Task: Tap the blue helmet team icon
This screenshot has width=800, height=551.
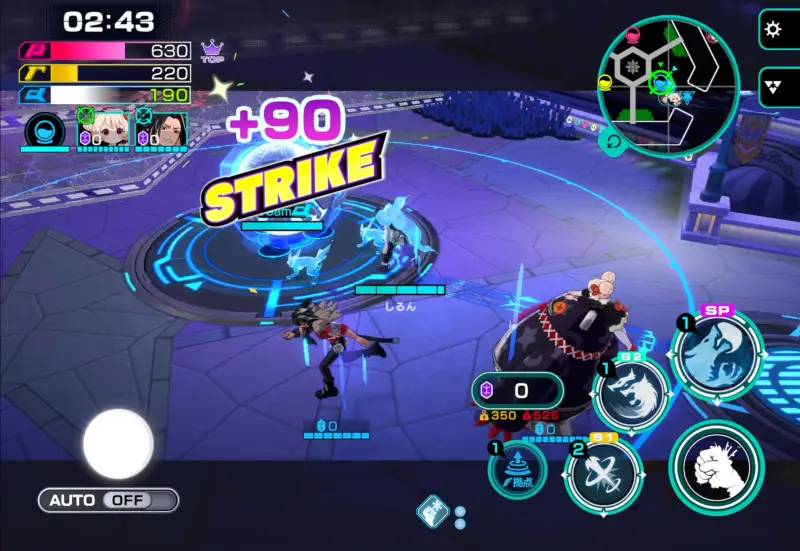Action: pyautogui.click(x=44, y=132)
